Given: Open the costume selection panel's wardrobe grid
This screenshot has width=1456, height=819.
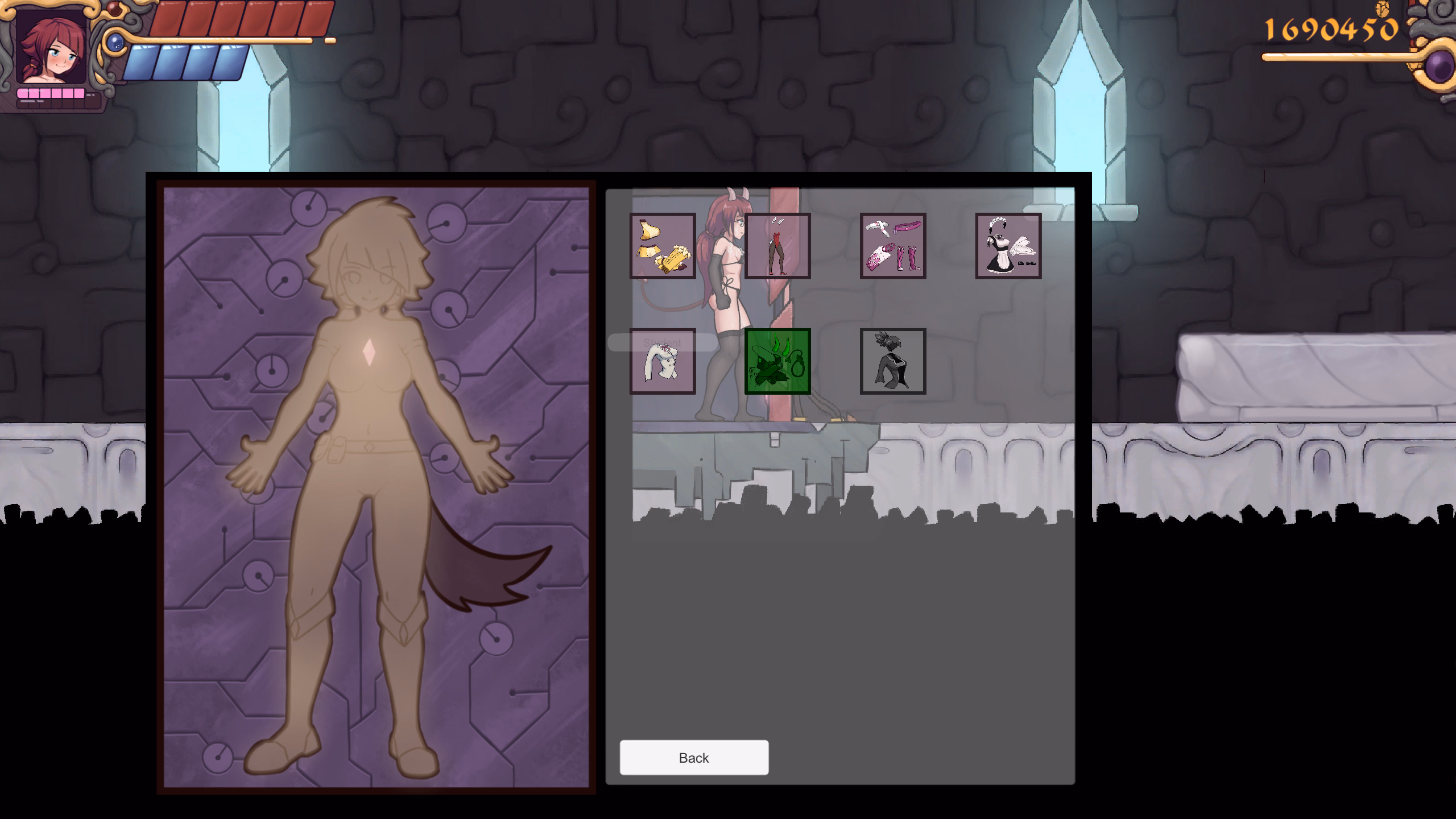Looking at the screenshot, I should pyautogui.click(x=836, y=301).
